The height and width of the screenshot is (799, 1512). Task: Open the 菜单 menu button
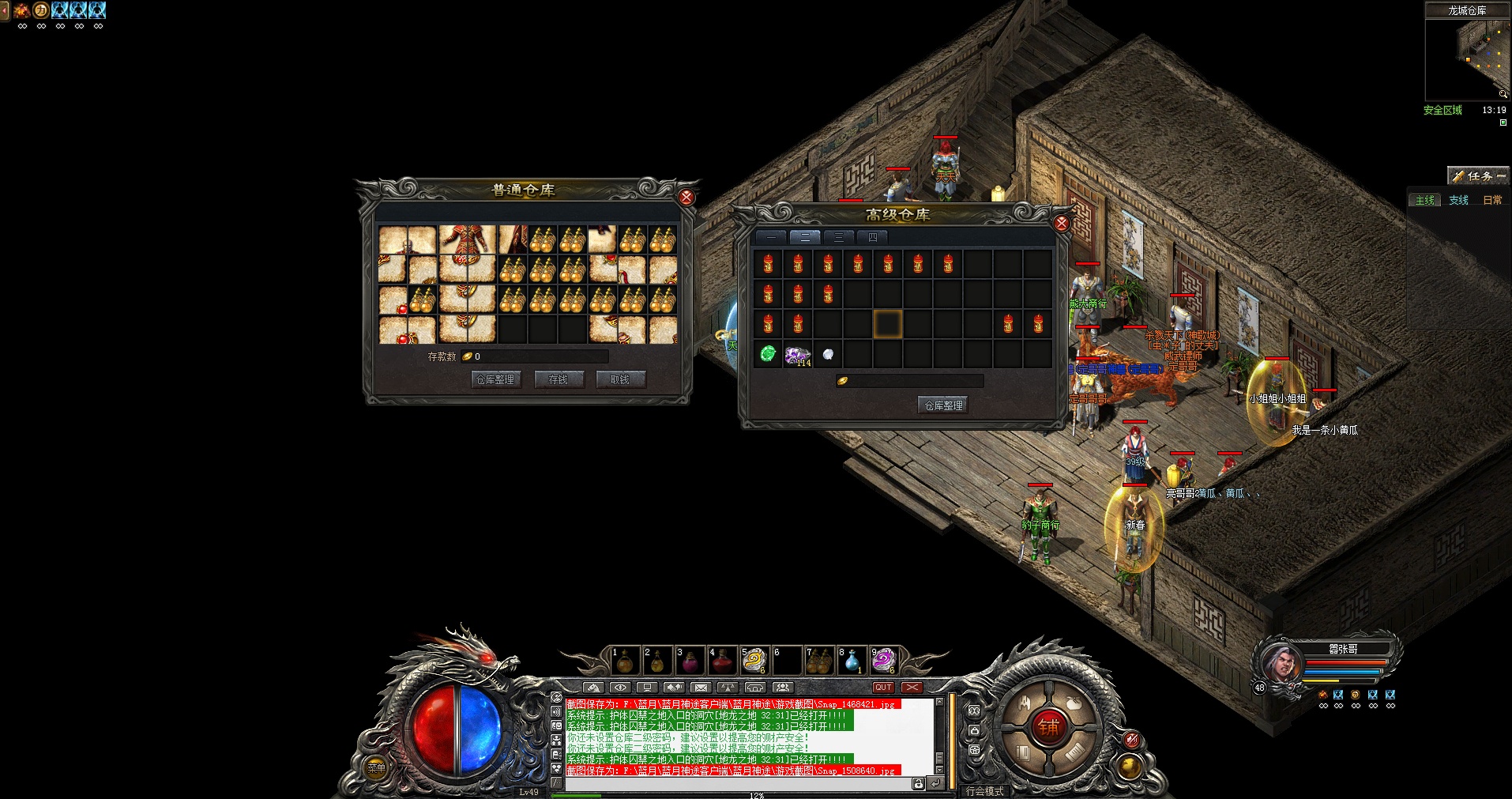tap(376, 767)
